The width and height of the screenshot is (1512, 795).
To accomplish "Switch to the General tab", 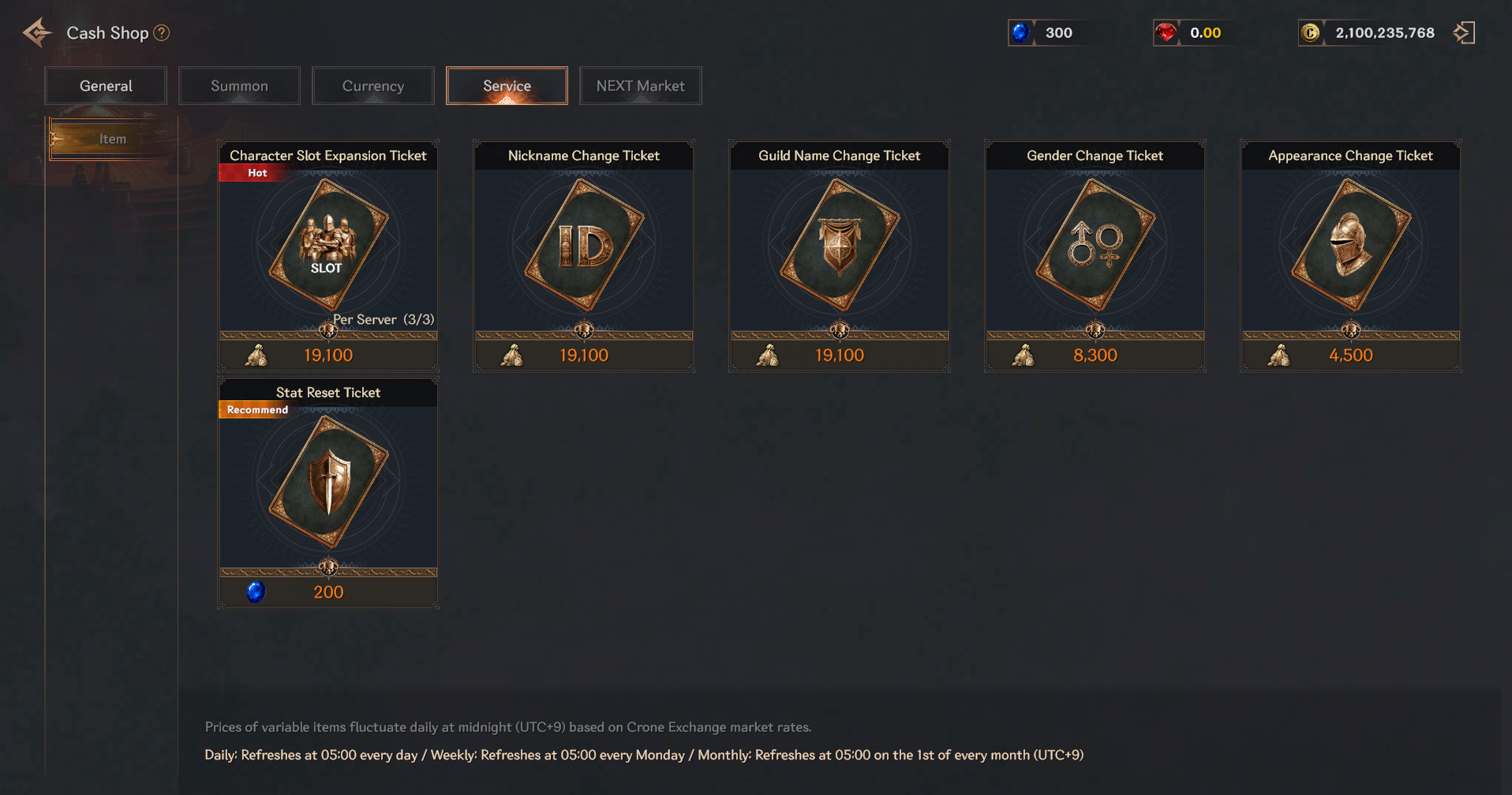I will 106,86.
